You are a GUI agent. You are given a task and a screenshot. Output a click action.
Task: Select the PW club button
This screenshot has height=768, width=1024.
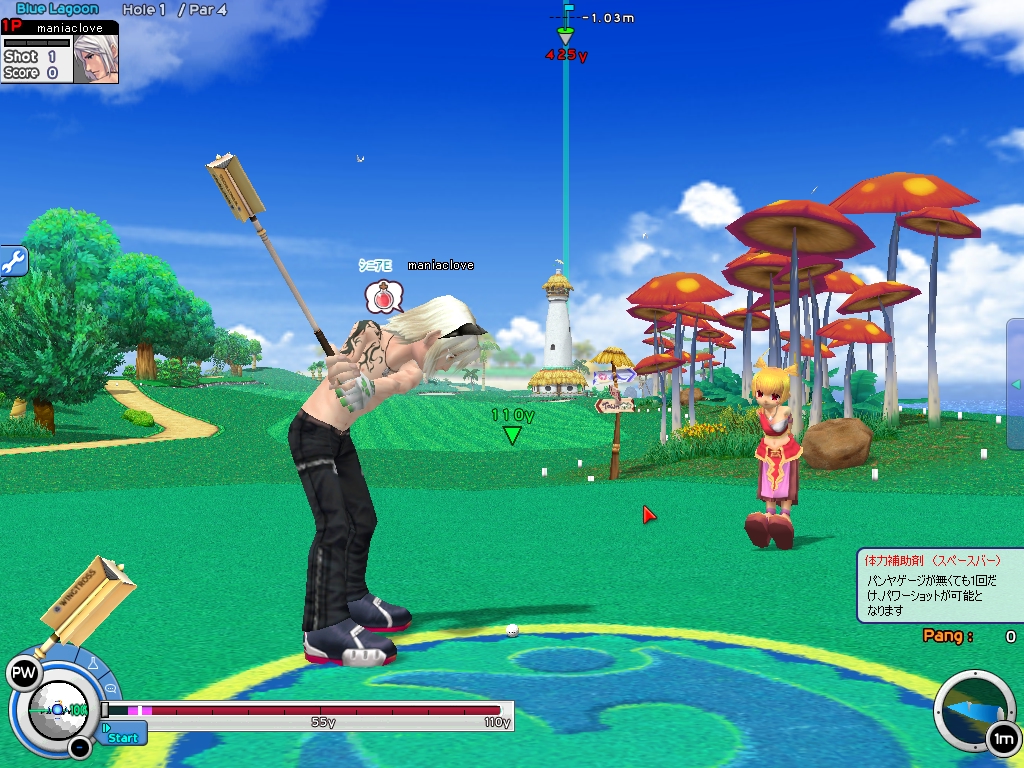coord(22,672)
